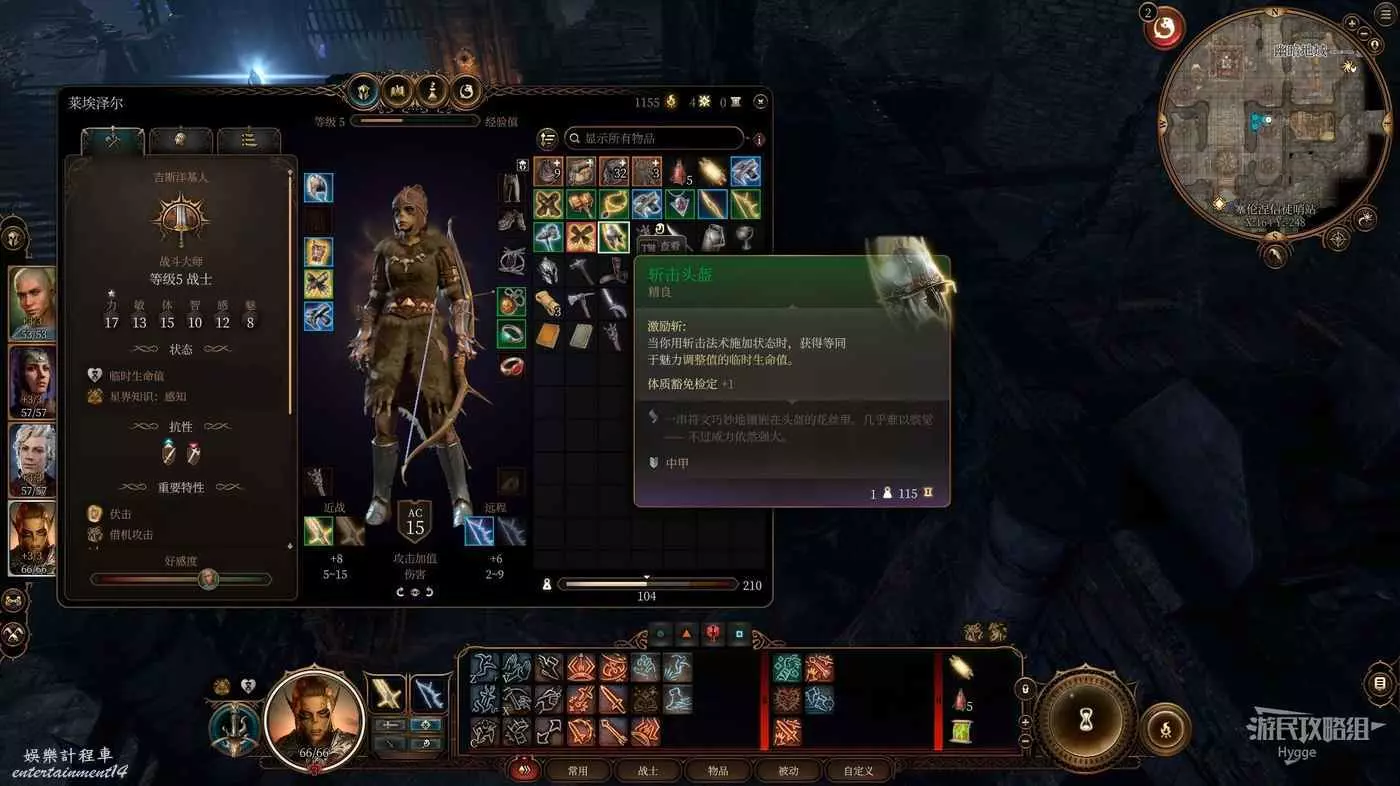Type in the 显示所有物品 search field
The image size is (1400, 786).
[x=655, y=138]
